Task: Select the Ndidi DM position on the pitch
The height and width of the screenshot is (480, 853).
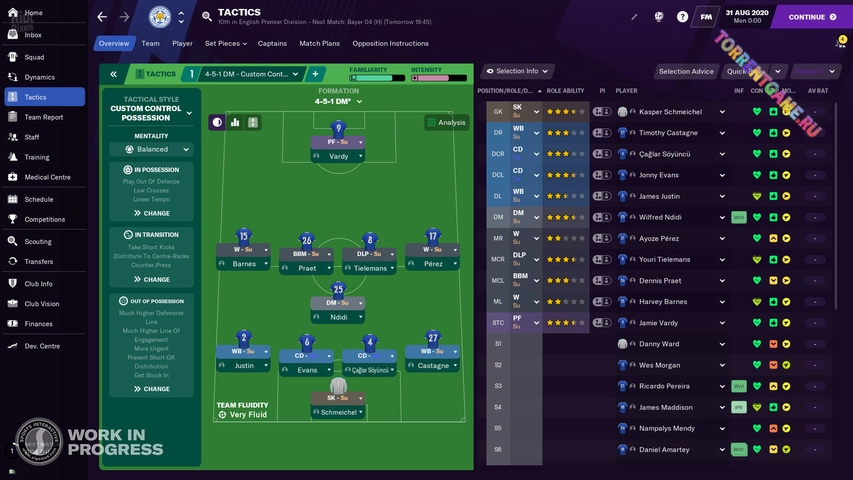Action: (x=338, y=317)
